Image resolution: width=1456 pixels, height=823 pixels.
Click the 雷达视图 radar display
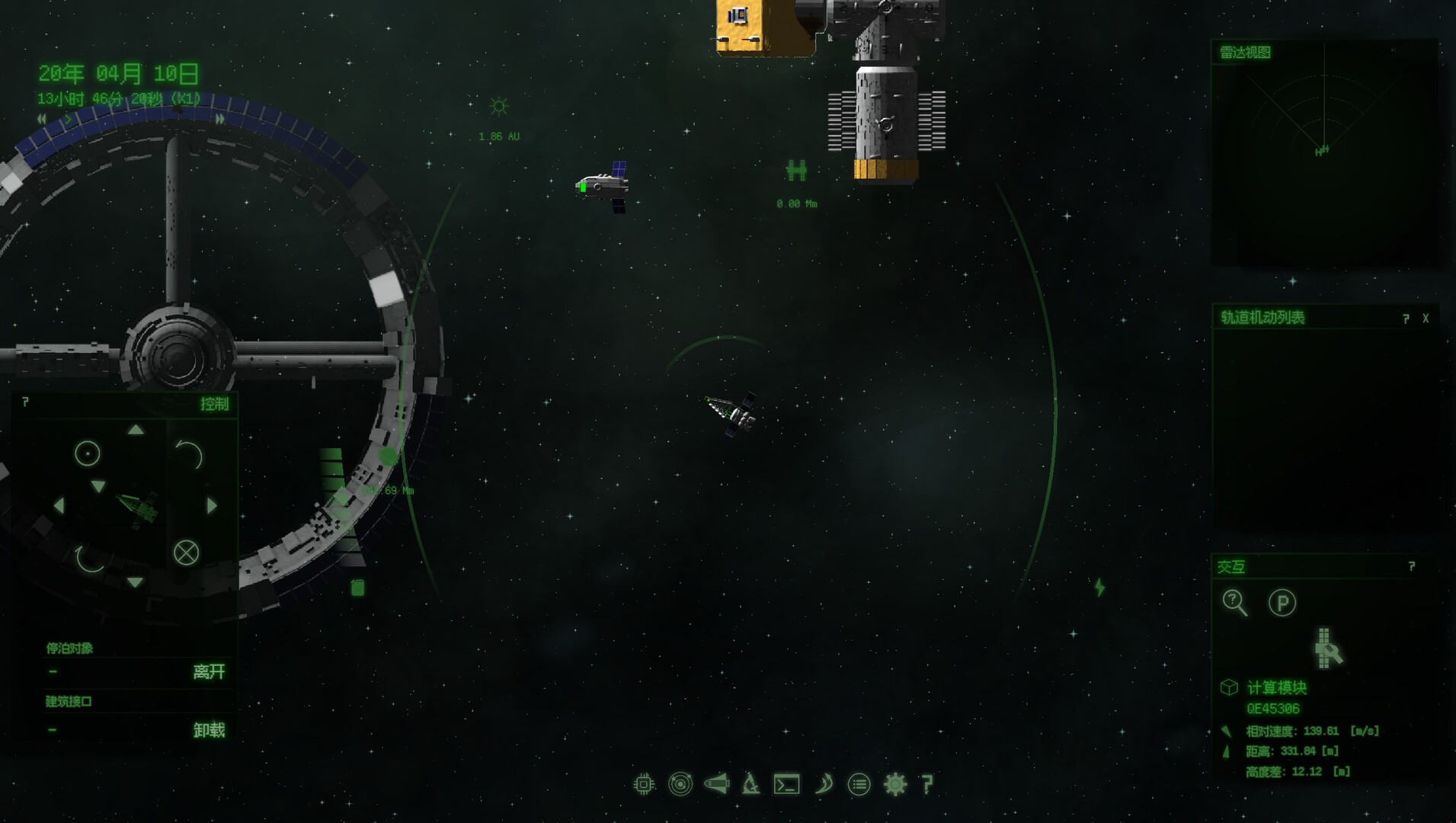click(x=1324, y=152)
